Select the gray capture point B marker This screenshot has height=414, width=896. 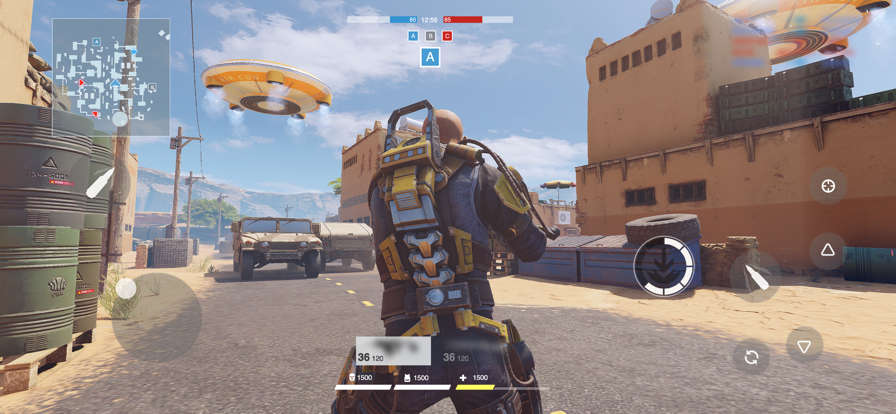tap(430, 36)
